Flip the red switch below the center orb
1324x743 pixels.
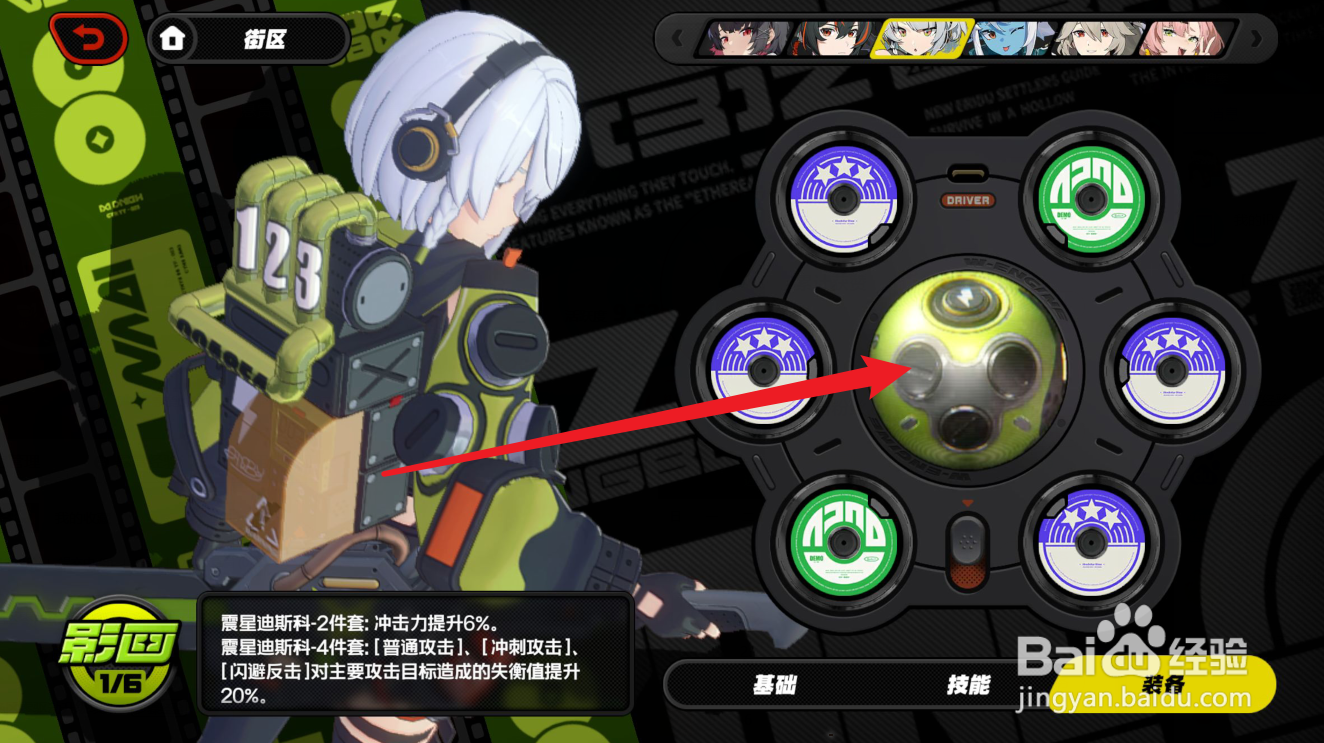(966, 550)
